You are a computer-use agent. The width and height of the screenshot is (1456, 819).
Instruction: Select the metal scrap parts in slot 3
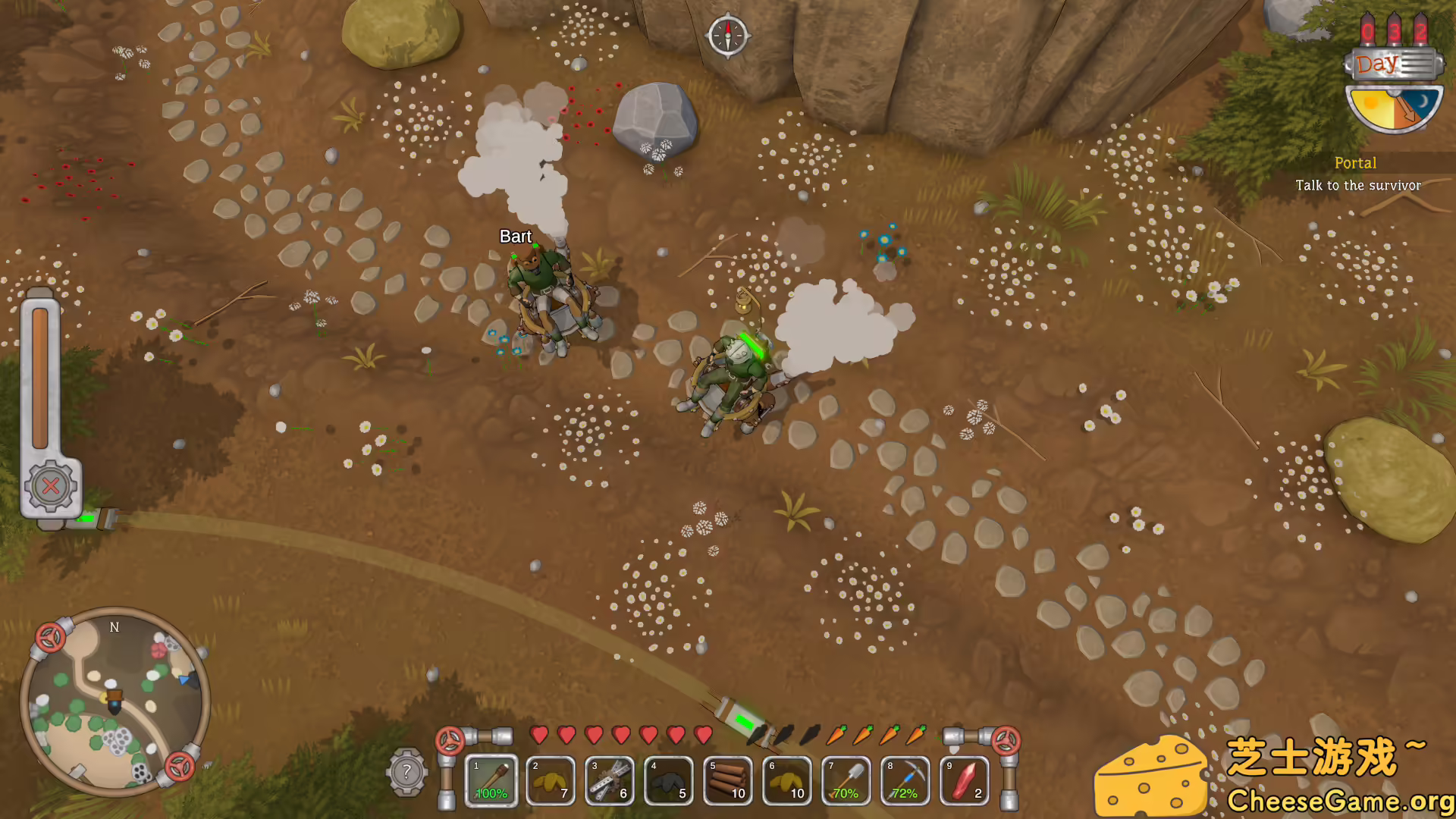click(610, 781)
